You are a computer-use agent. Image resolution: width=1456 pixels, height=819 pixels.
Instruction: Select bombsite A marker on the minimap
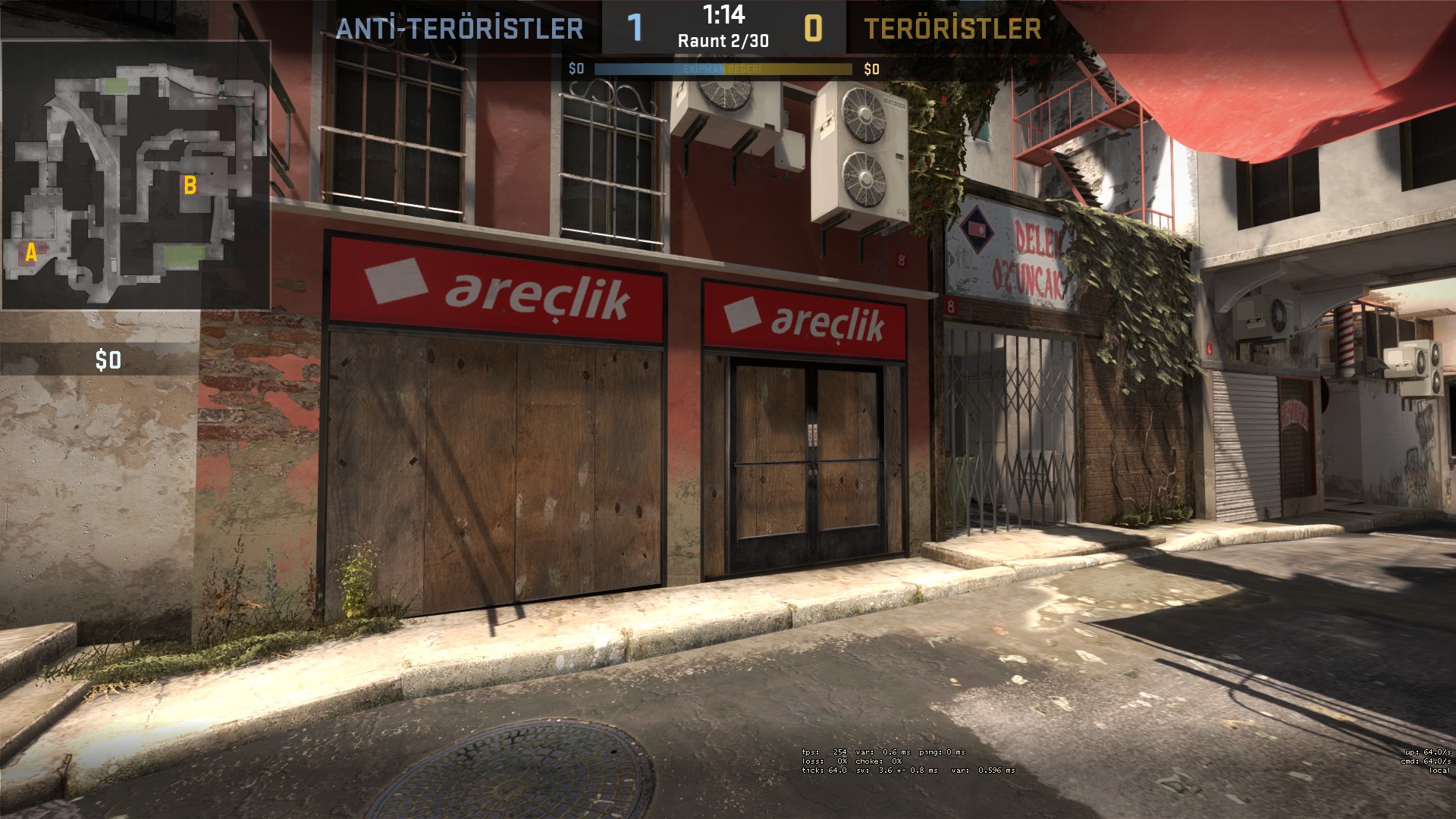[x=31, y=253]
